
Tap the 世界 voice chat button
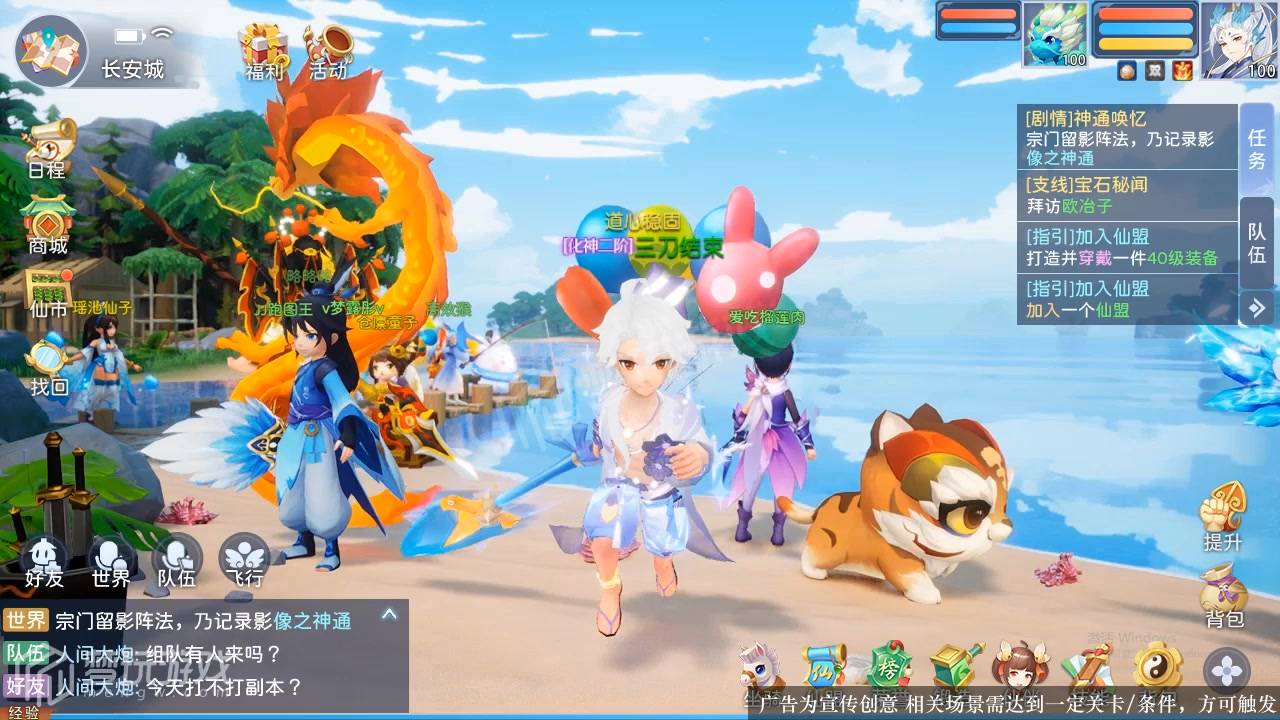[x=111, y=561]
